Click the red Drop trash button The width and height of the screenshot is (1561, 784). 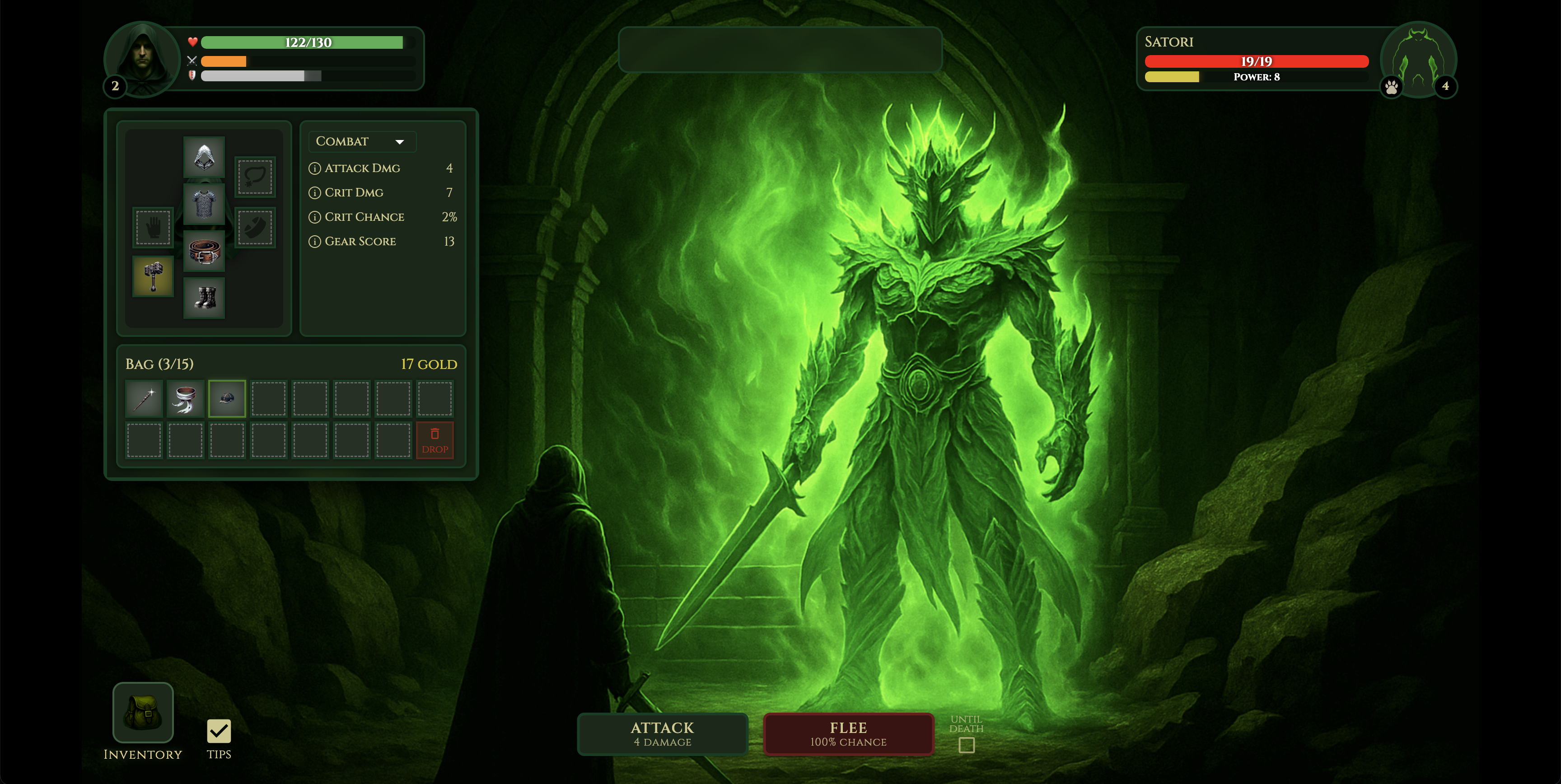(435, 440)
